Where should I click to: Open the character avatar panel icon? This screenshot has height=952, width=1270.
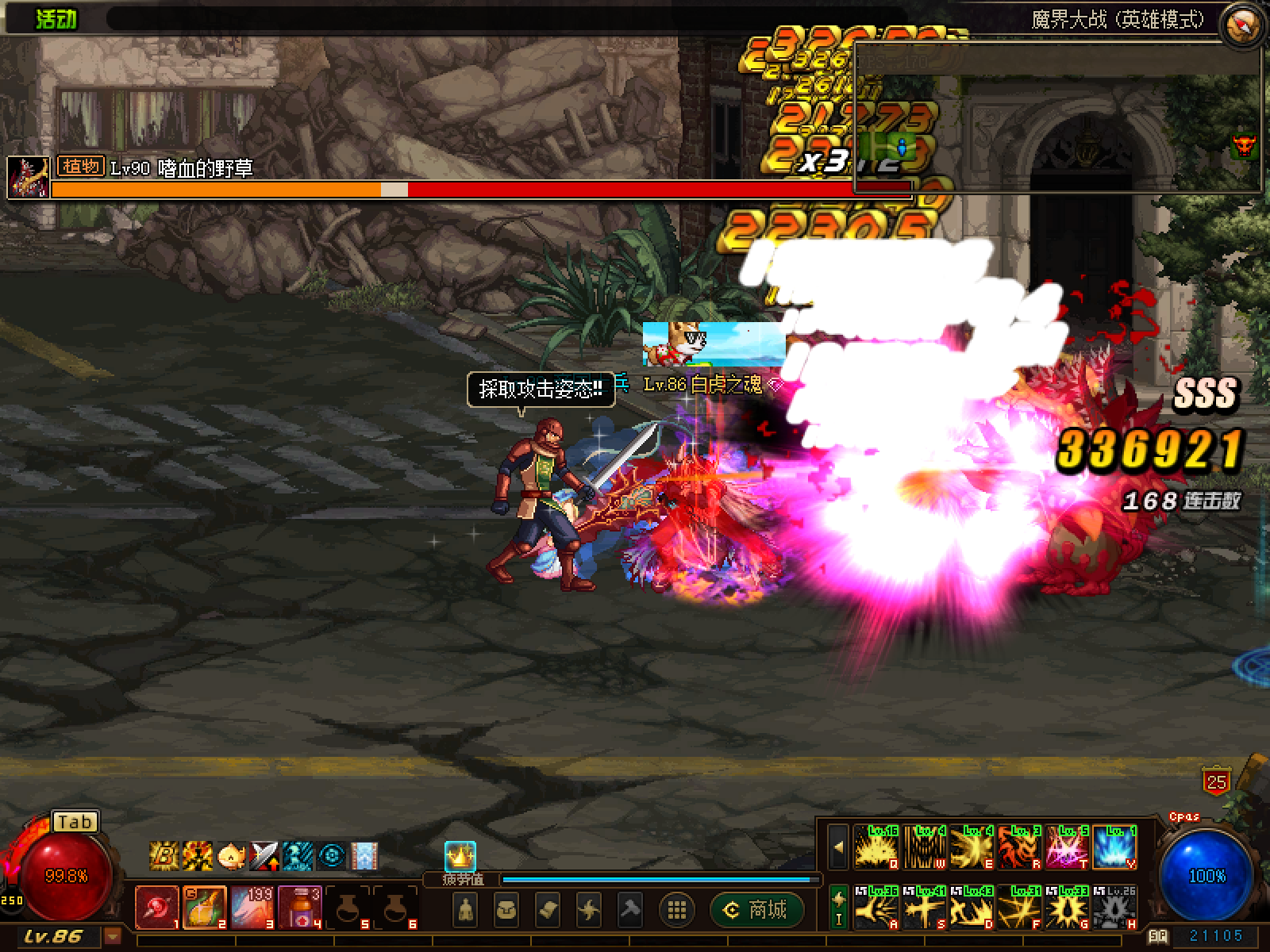point(465,910)
